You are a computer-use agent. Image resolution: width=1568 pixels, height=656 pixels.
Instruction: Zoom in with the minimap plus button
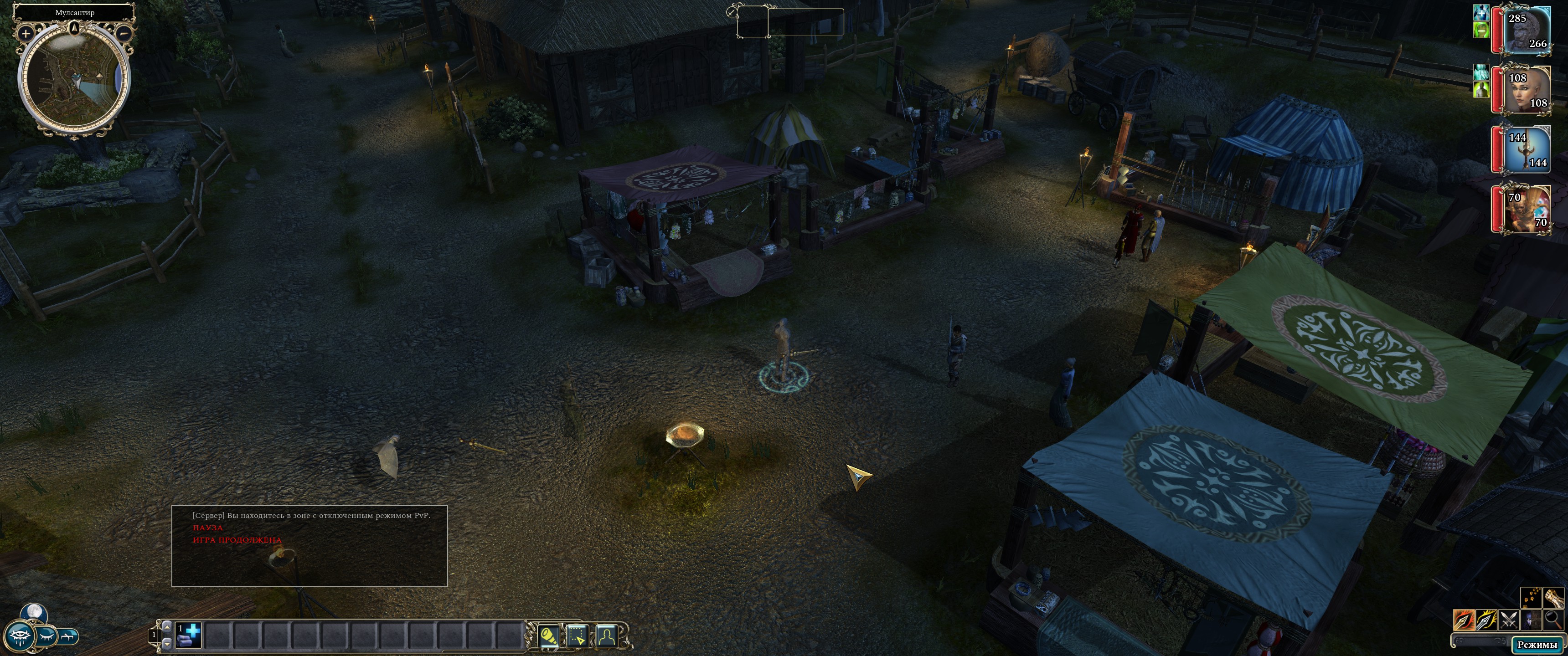26,33
